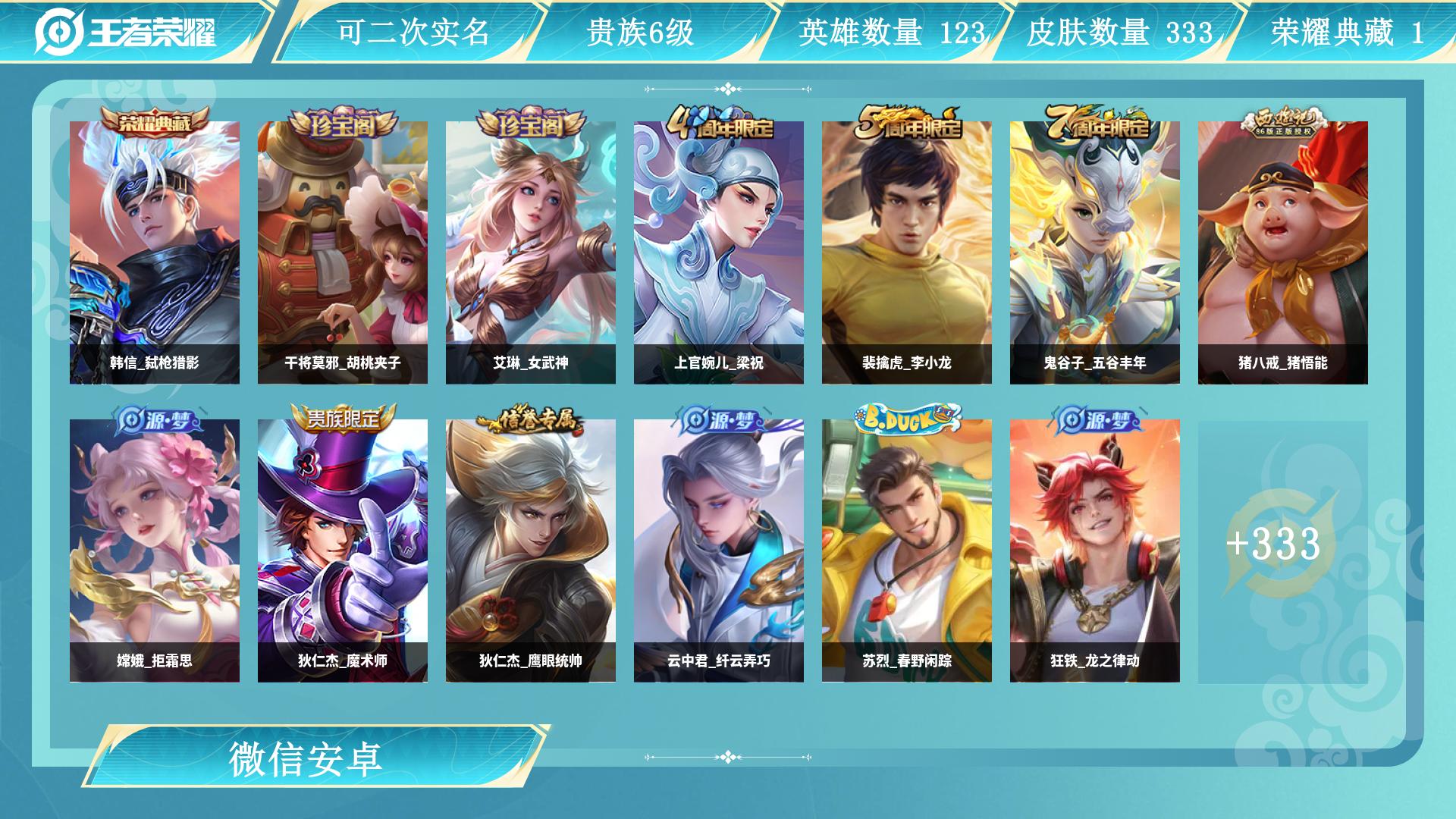Open the 云中君_纤云弄巧 skin card
Screen dimensions: 1456x819
[x=719, y=551]
